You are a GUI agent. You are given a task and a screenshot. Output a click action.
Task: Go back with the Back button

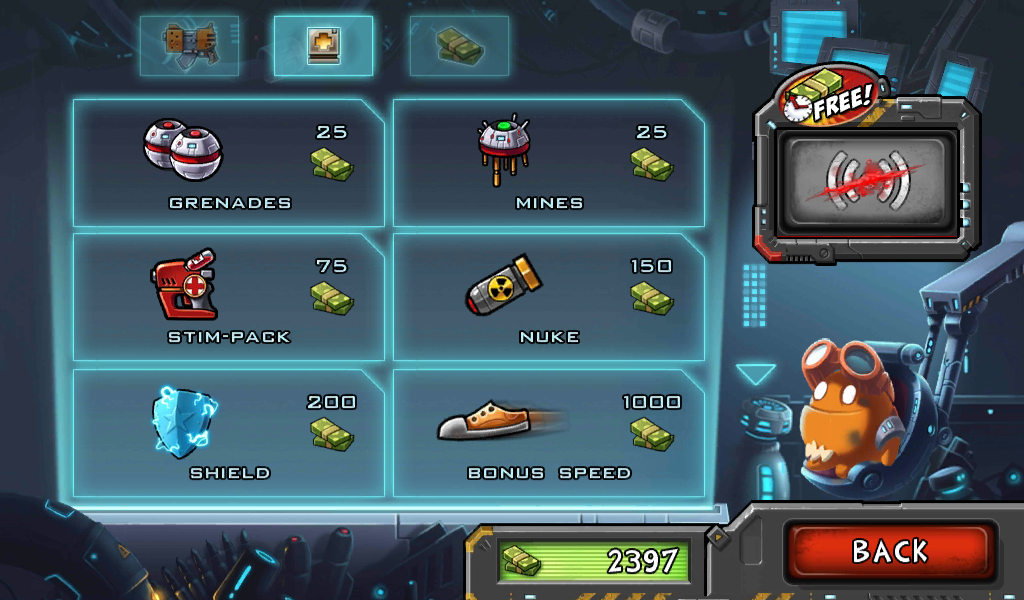pyautogui.click(x=889, y=551)
